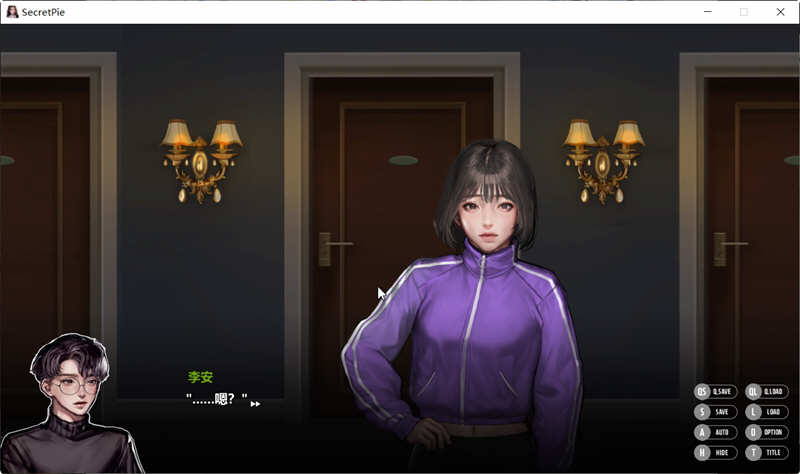Open the SAVE menu

click(715, 411)
